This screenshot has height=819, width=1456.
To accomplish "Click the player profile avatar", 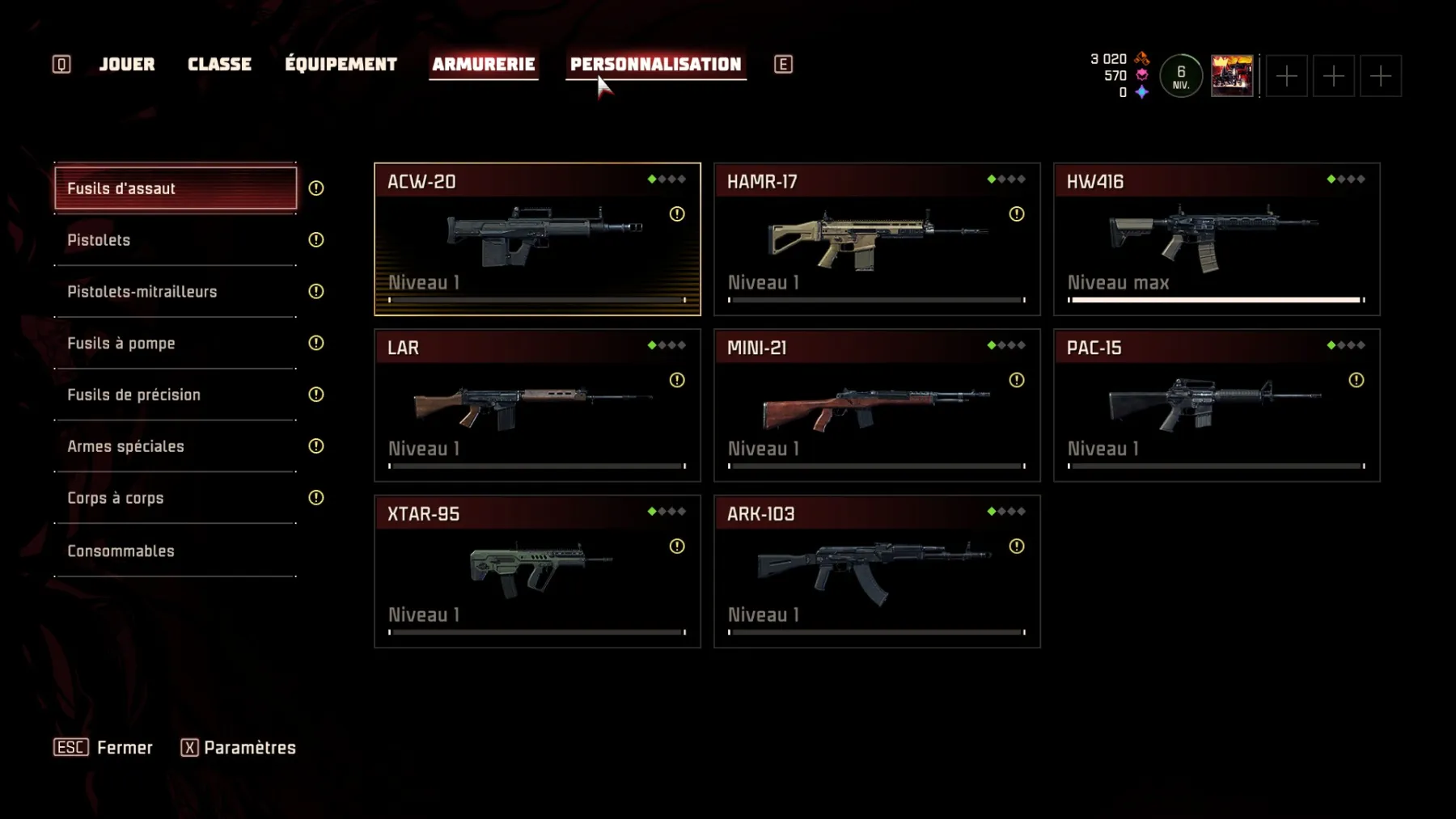I will point(1231,76).
